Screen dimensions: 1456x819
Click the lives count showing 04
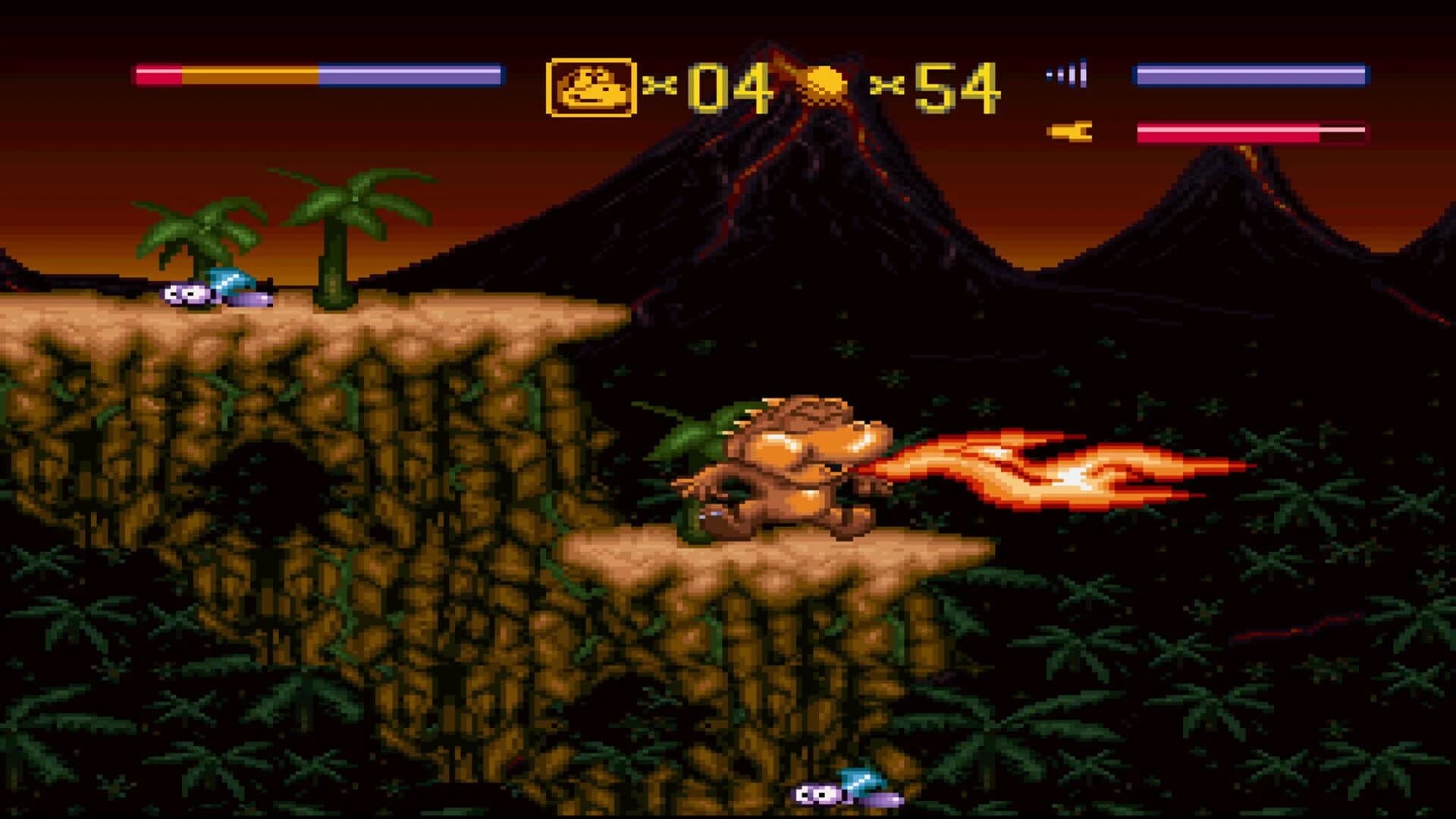[724, 86]
